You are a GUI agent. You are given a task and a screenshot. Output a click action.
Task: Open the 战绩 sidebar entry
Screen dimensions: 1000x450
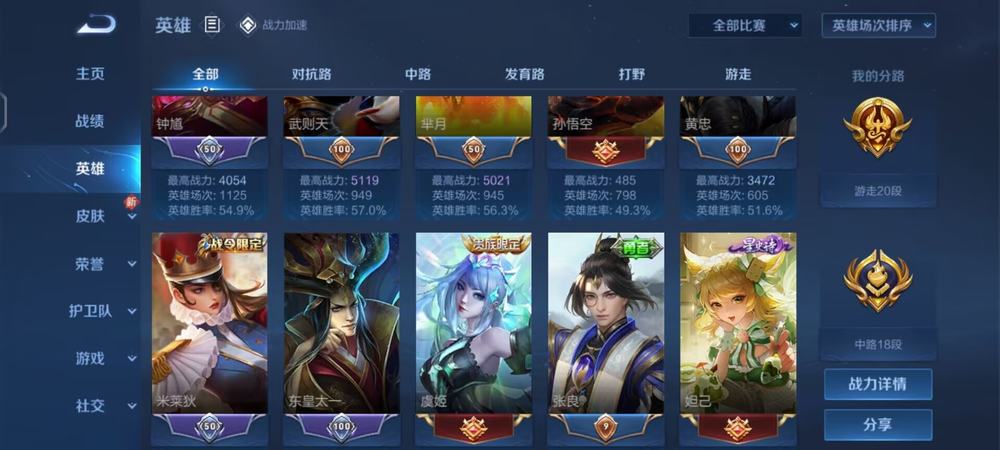point(90,121)
